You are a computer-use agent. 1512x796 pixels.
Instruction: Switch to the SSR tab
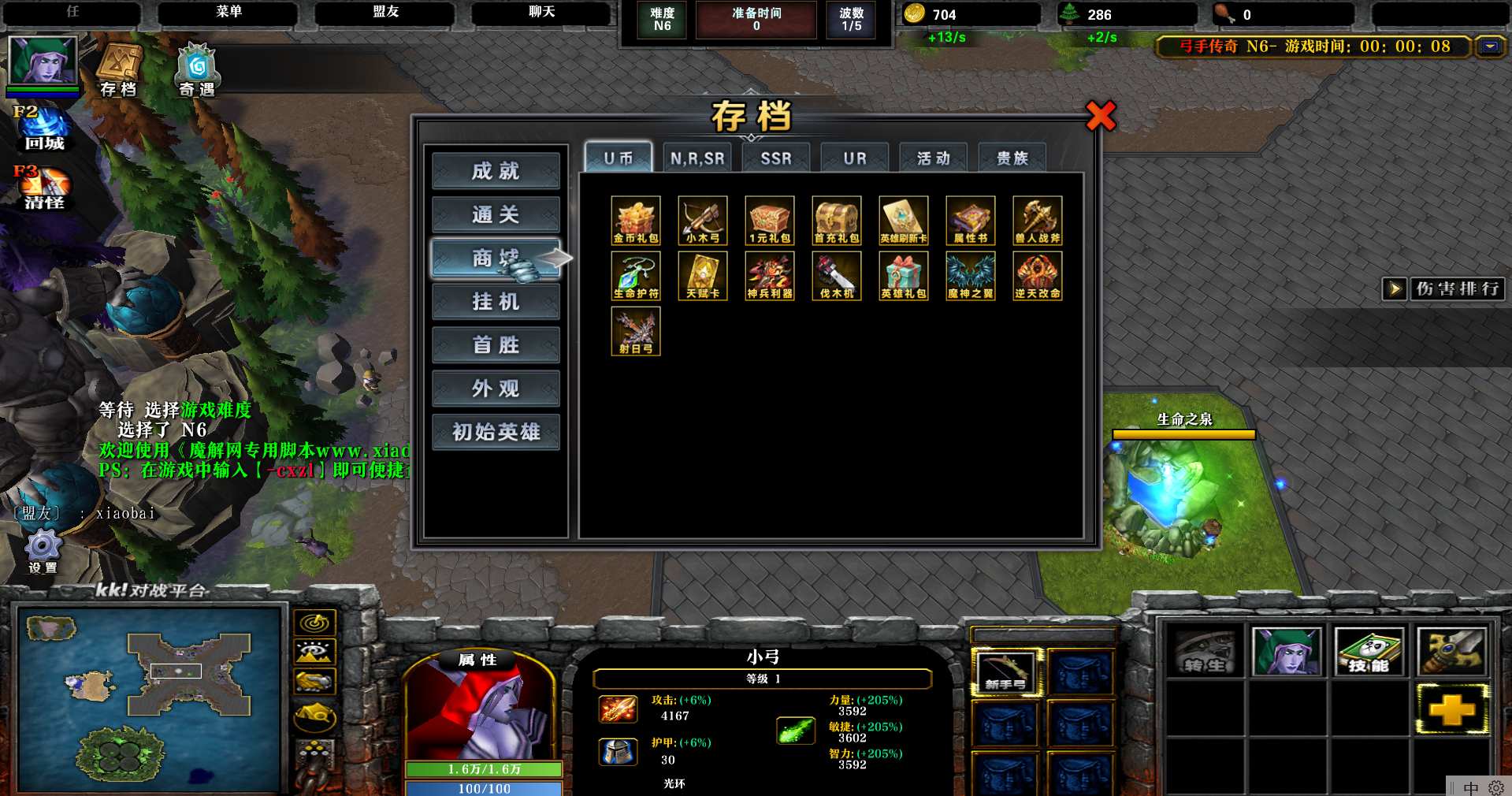point(776,158)
